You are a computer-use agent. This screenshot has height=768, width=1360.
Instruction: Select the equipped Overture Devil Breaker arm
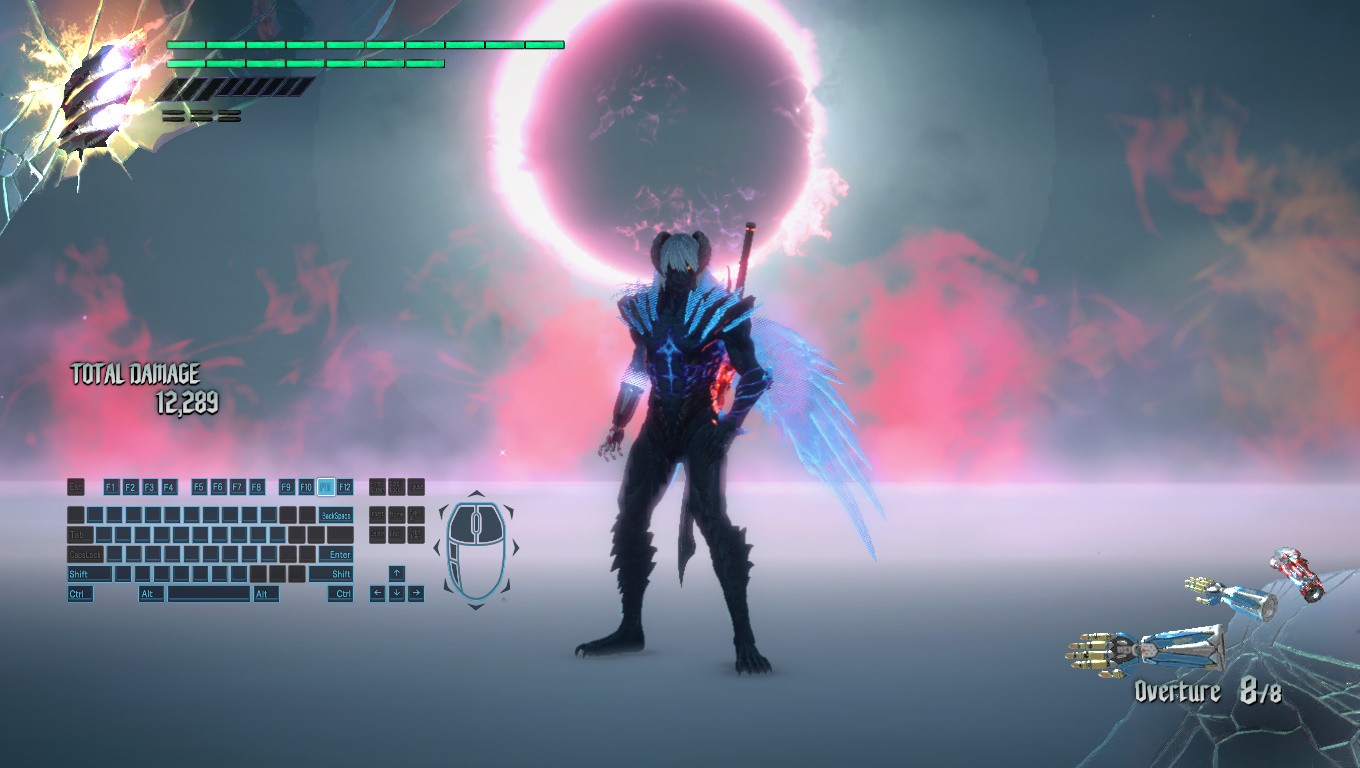click(x=1147, y=649)
